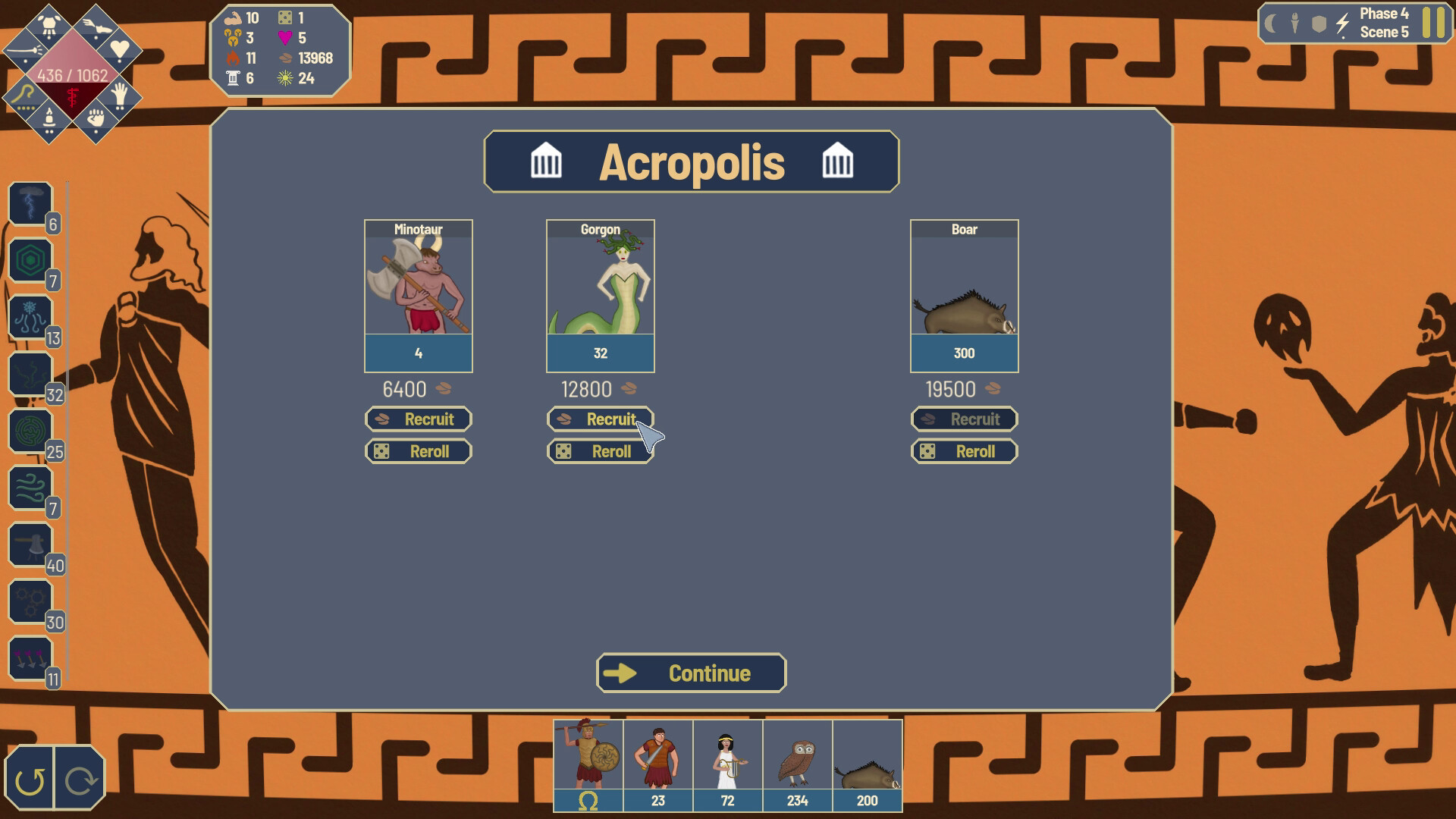This screenshot has height=819, width=1456.
Task: Recruit the Minotaur for 6400
Action: 418,419
